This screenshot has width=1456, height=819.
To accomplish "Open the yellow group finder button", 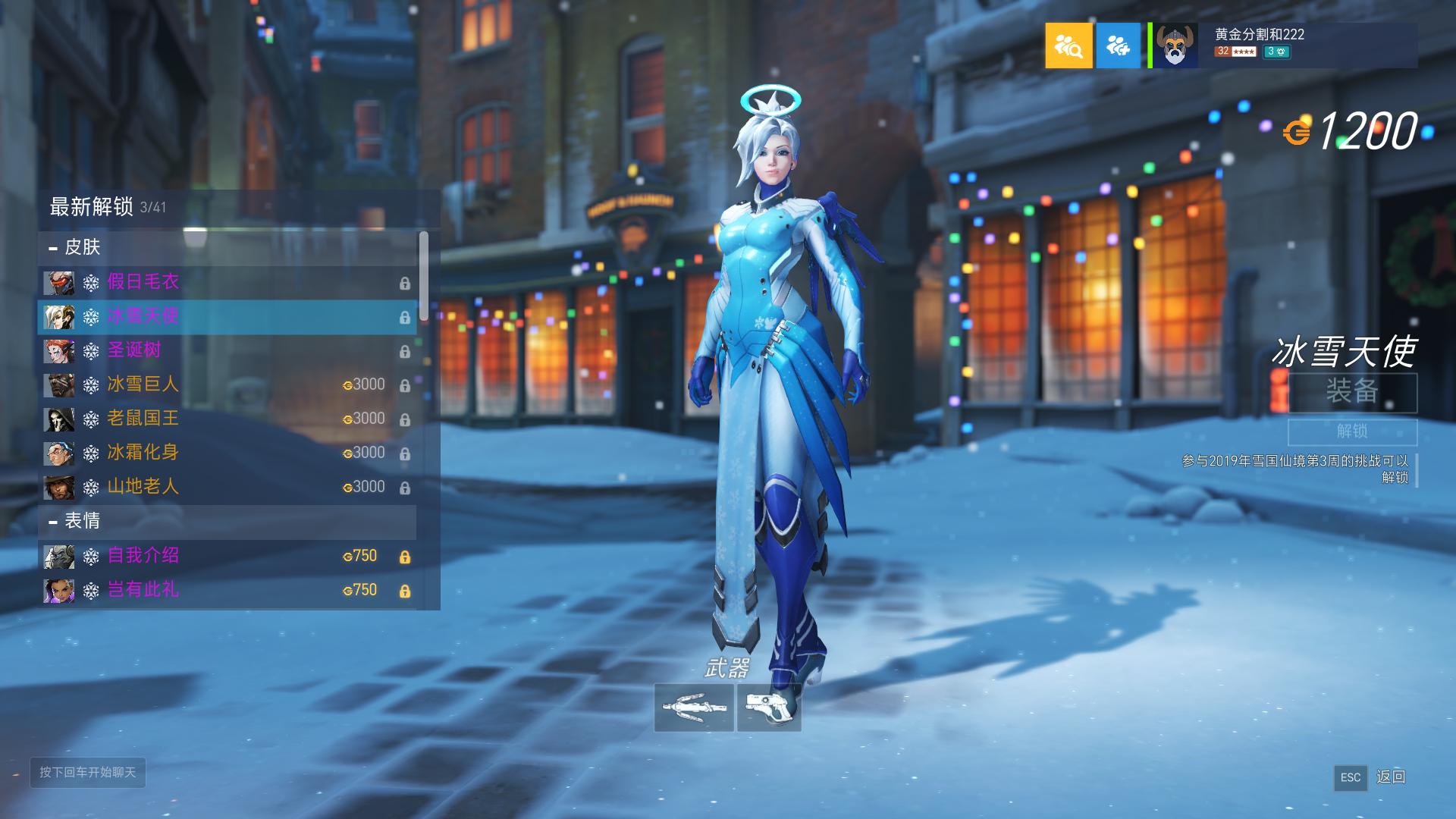I will tap(1068, 45).
